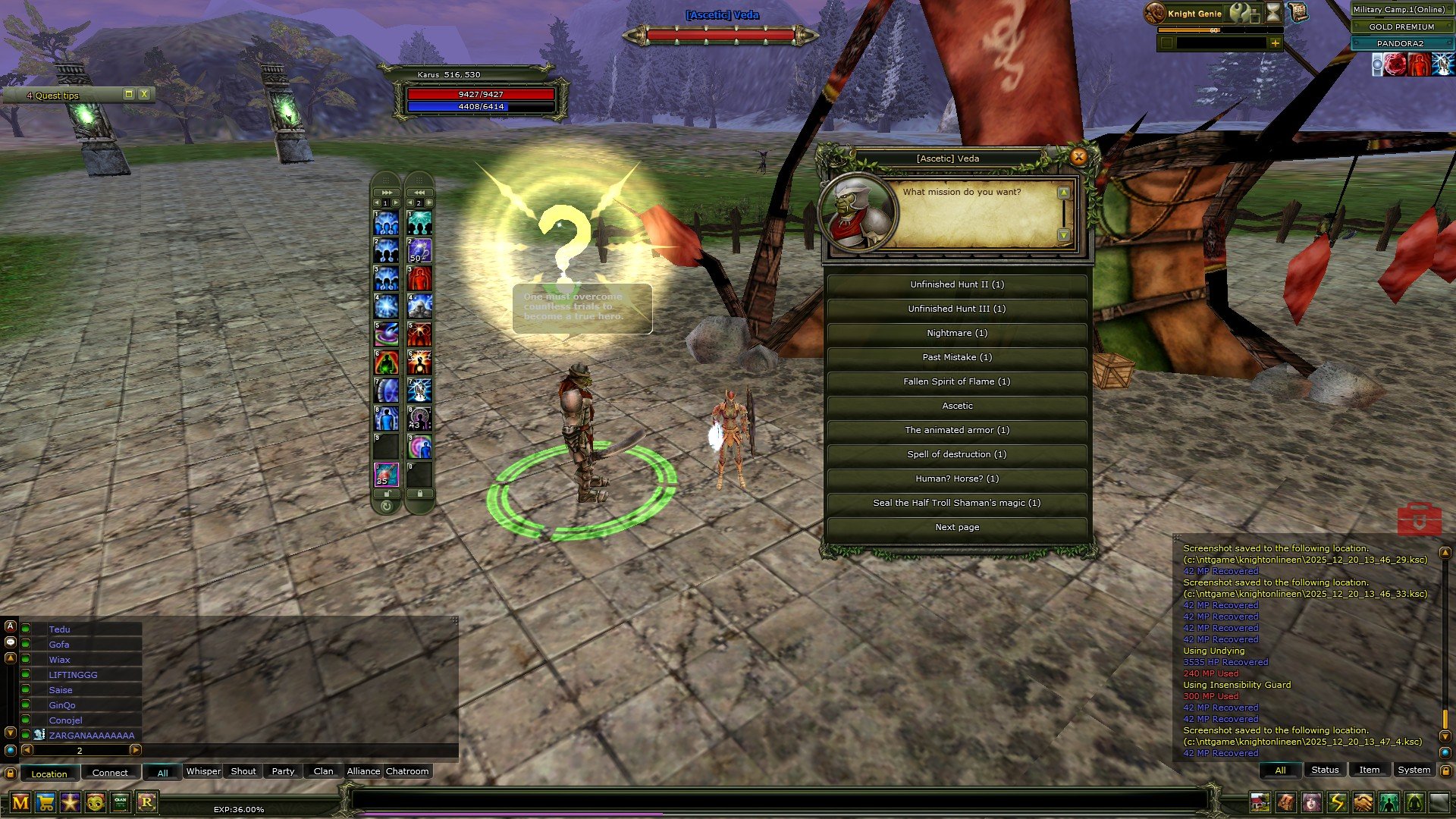
Task: Open the Connect friends tab
Action: [x=110, y=773]
